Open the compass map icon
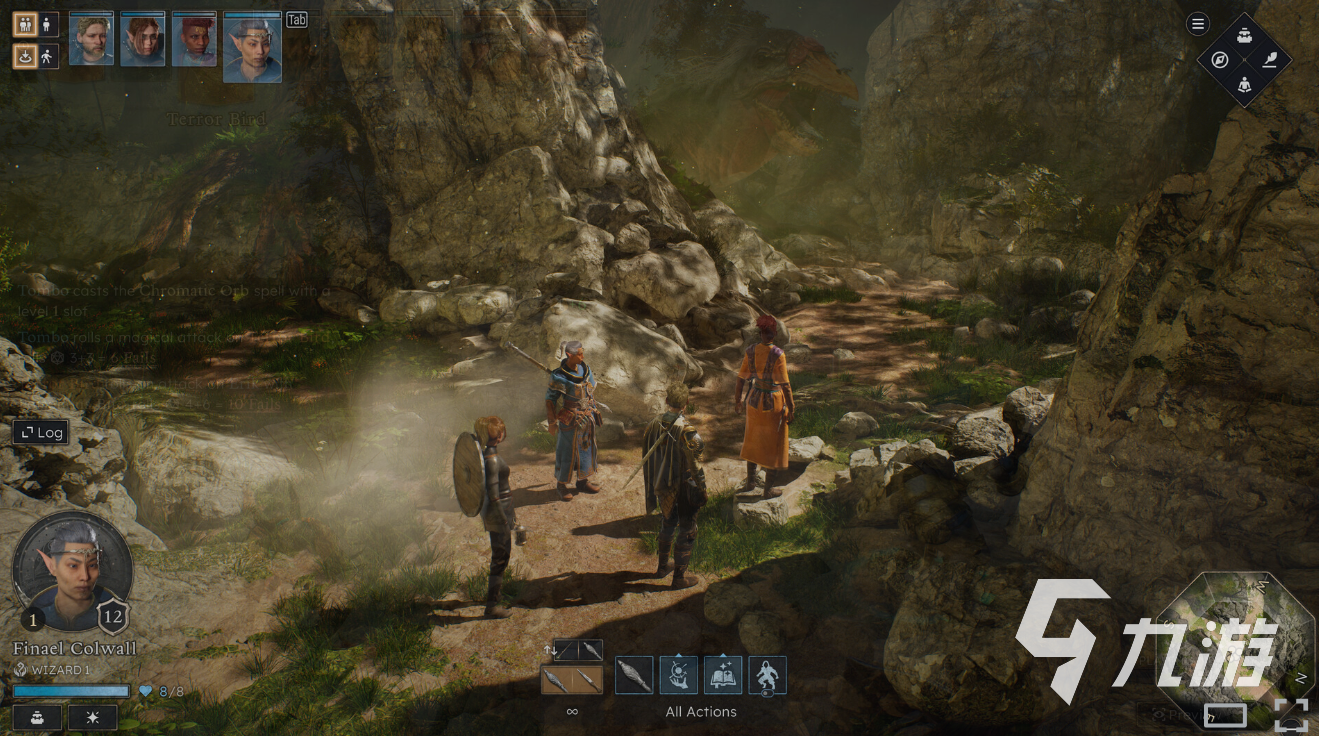 (1220, 60)
